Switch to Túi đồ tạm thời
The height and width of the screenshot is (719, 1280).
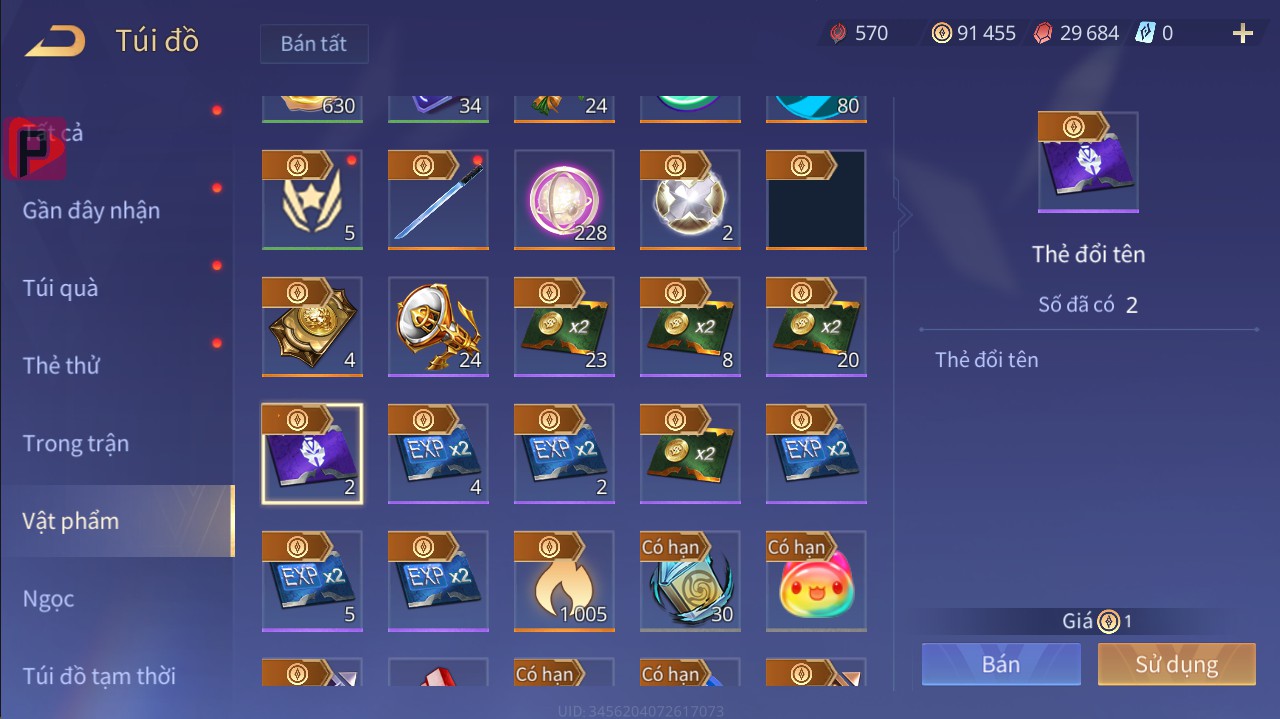[99, 676]
